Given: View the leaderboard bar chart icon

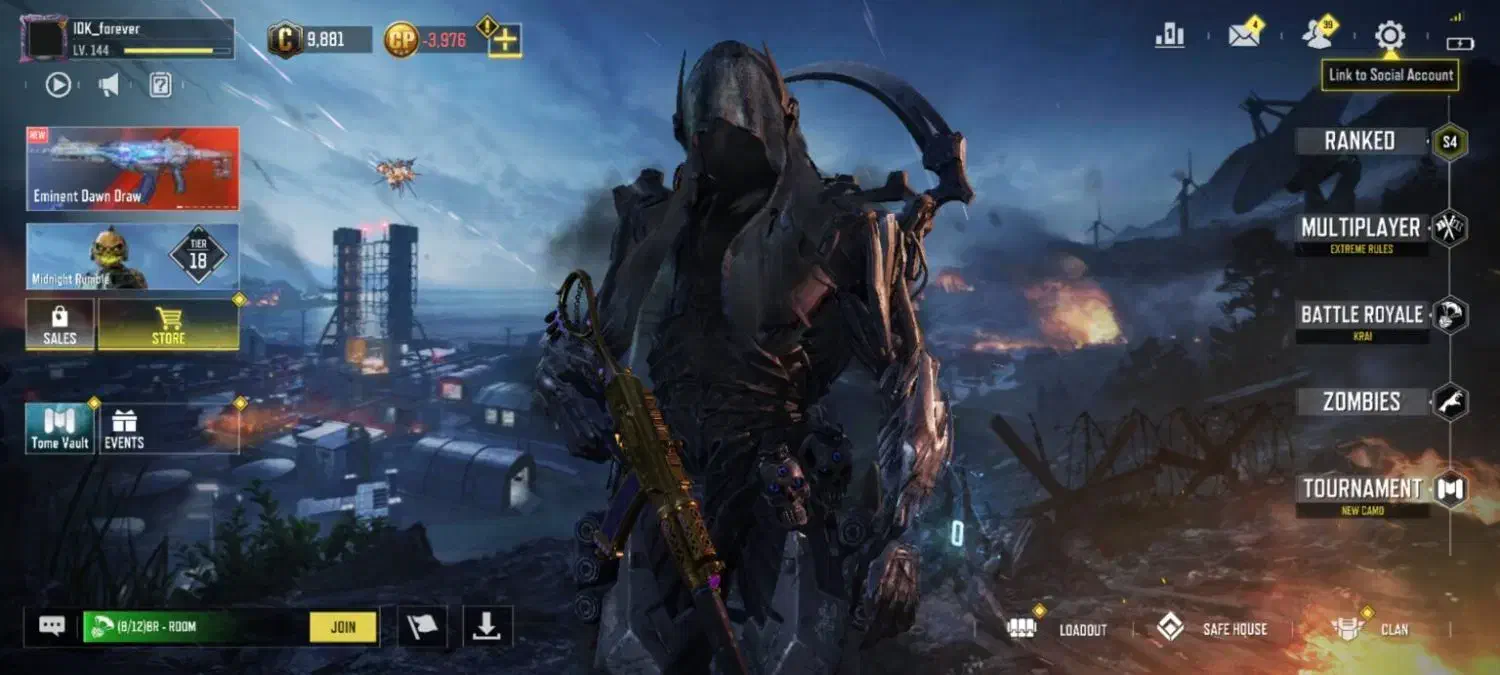Looking at the screenshot, I should click(1169, 36).
